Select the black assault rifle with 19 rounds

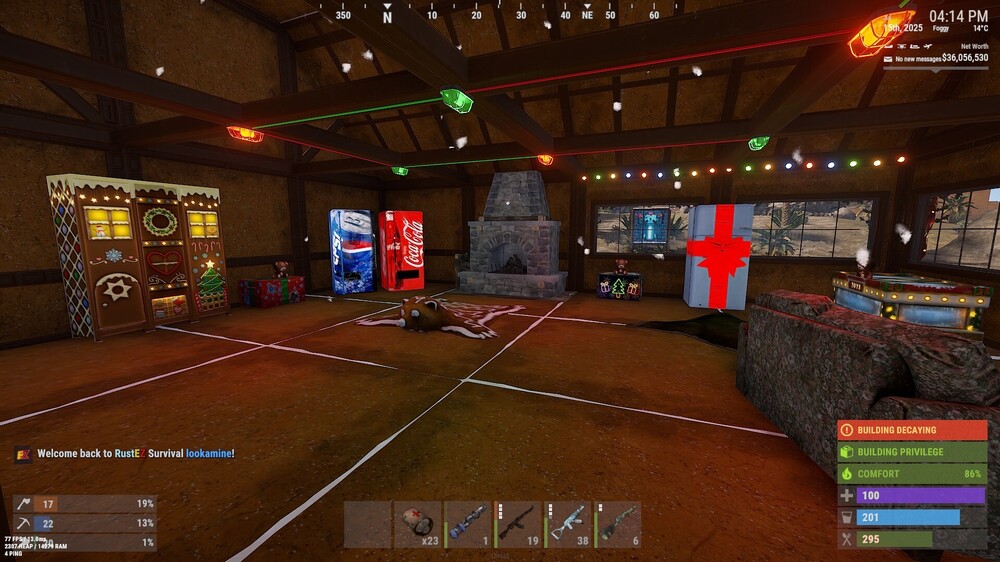point(517,524)
